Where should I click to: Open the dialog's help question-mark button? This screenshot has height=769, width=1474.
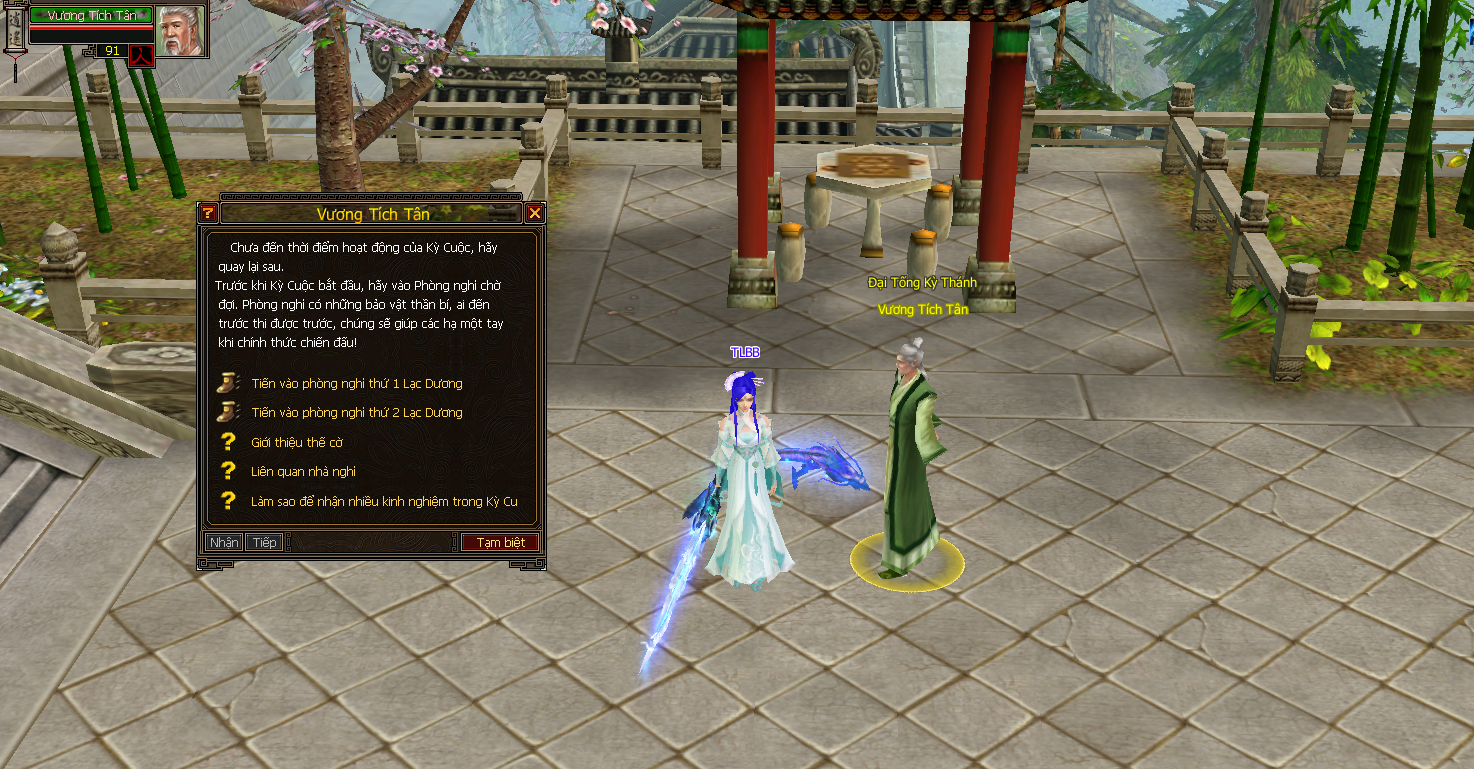[208, 213]
